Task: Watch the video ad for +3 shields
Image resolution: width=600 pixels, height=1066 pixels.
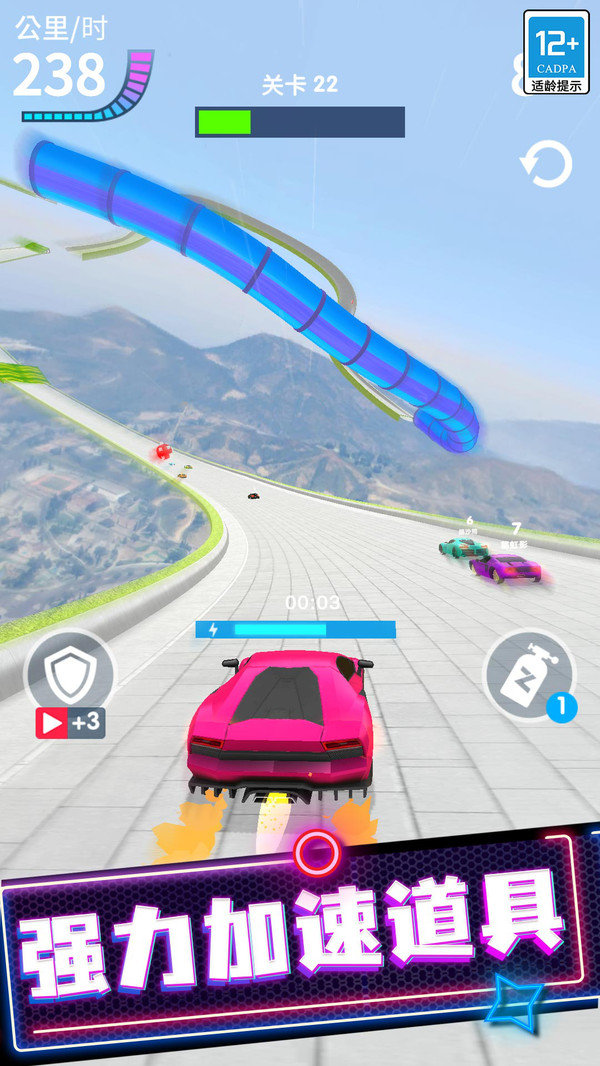Action: pos(70,722)
